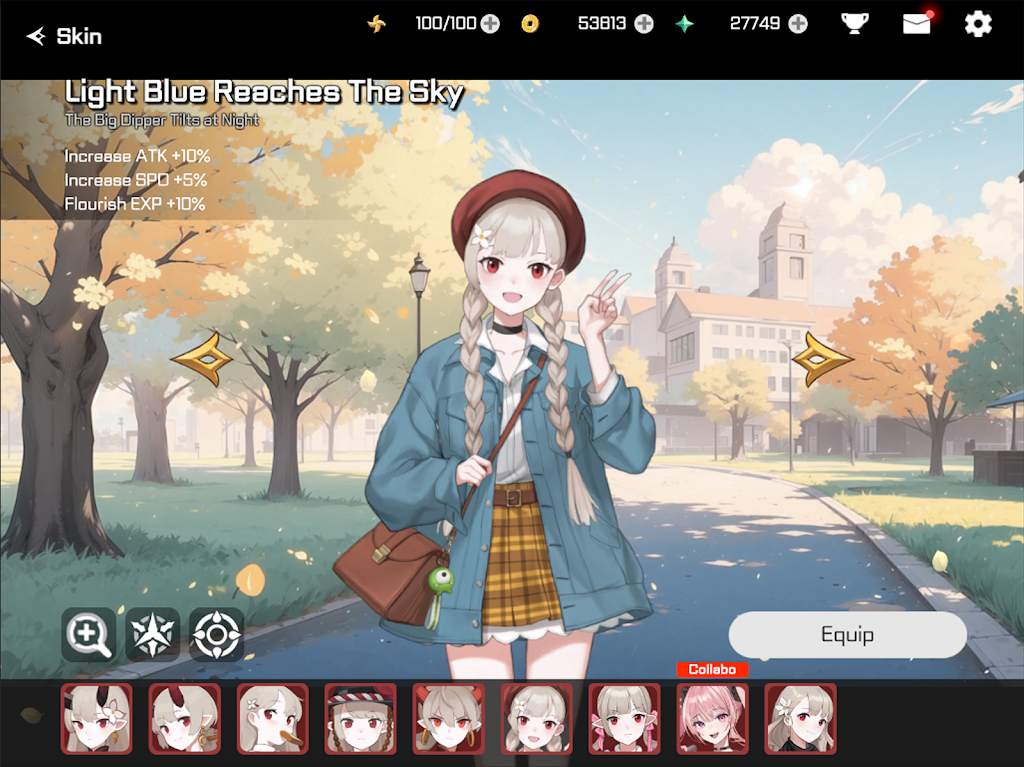This screenshot has width=1024, height=767.
Task: Select the skin thumbnail with striped headband
Action: 361,718
